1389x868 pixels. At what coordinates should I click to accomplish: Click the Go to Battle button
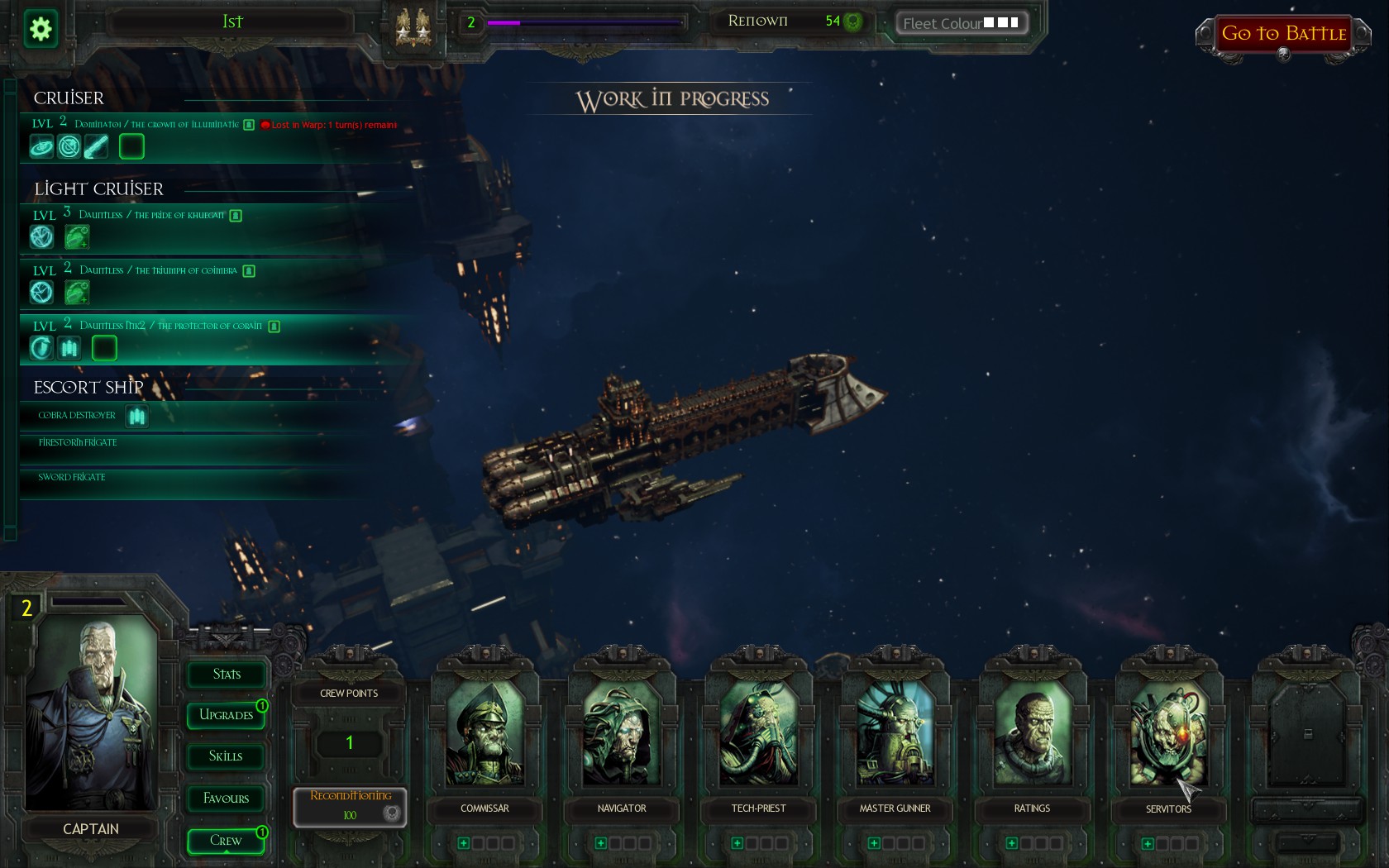1283,34
